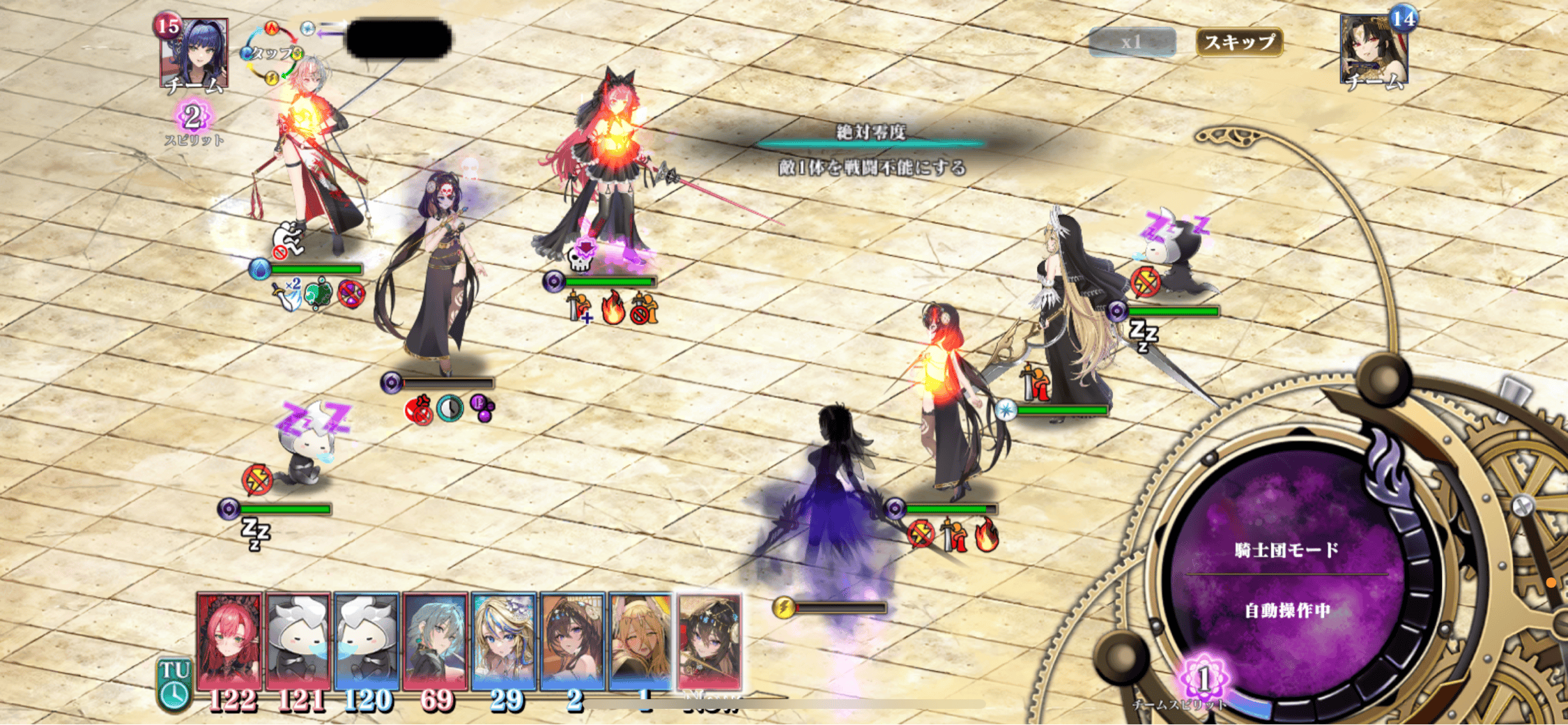This screenshot has width=1568, height=725.
Task: Click the TU clock icon
Action: [174, 685]
